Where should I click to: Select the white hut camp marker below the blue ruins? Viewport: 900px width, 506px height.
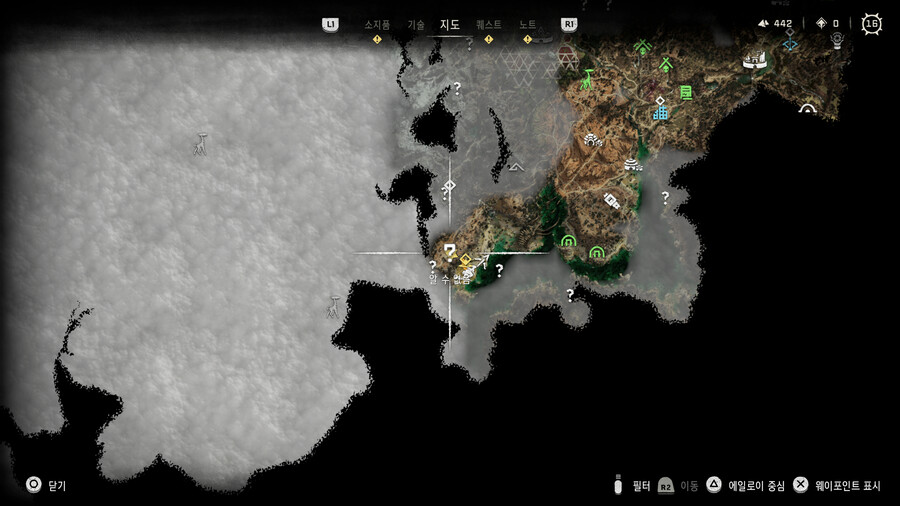(632, 164)
